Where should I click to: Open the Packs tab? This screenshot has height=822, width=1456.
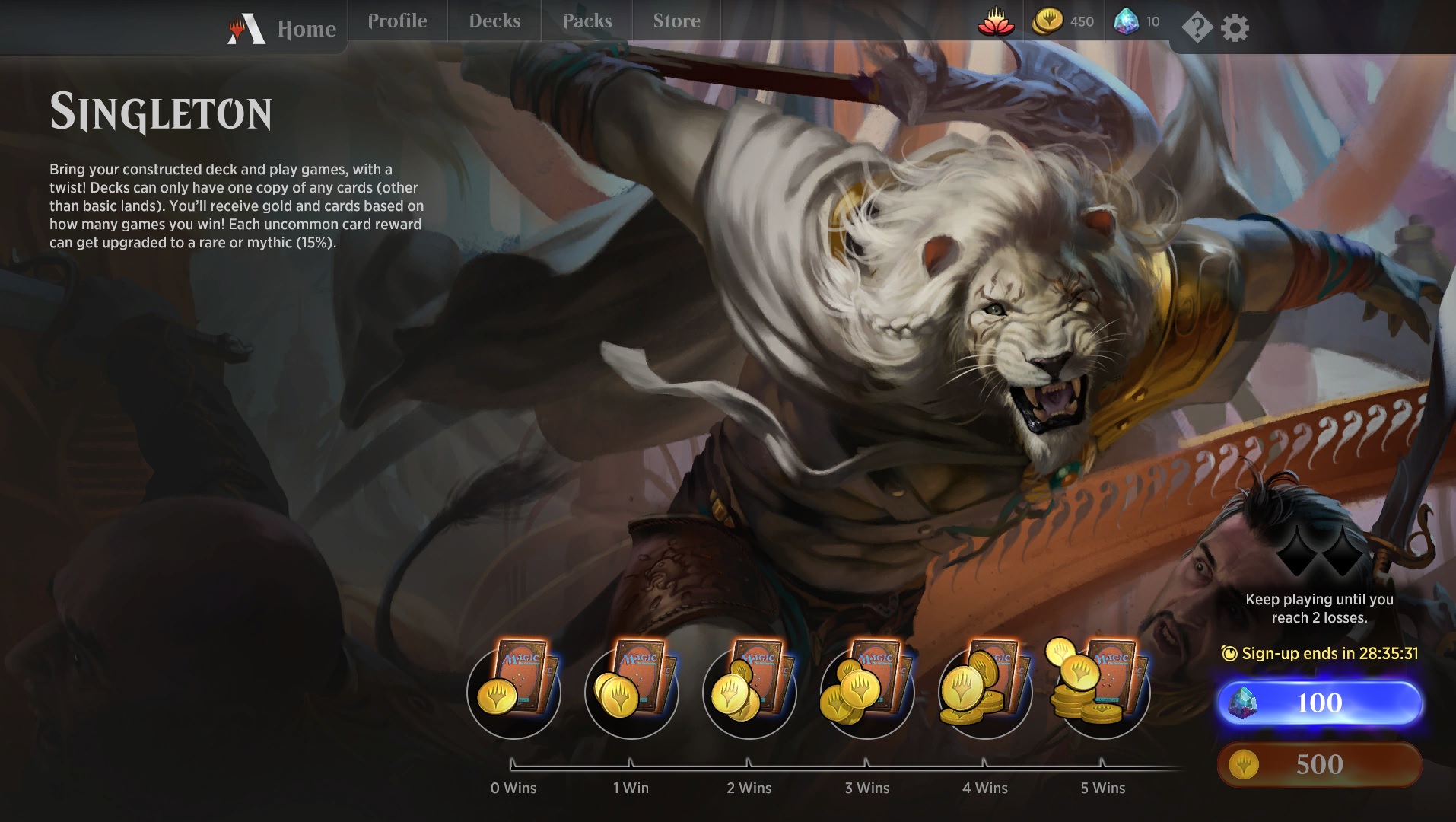(587, 21)
